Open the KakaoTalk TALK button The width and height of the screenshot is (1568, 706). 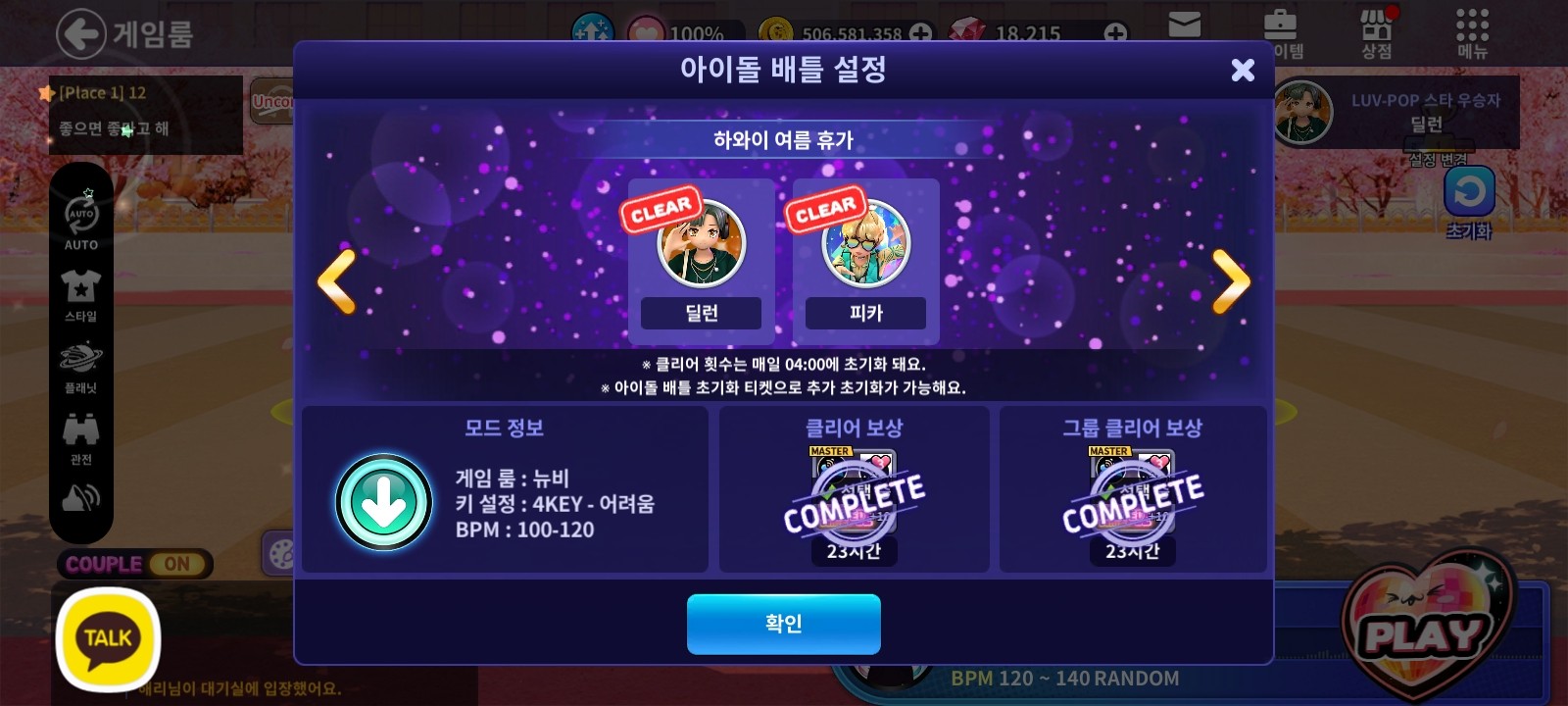click(x=108, y=638)
